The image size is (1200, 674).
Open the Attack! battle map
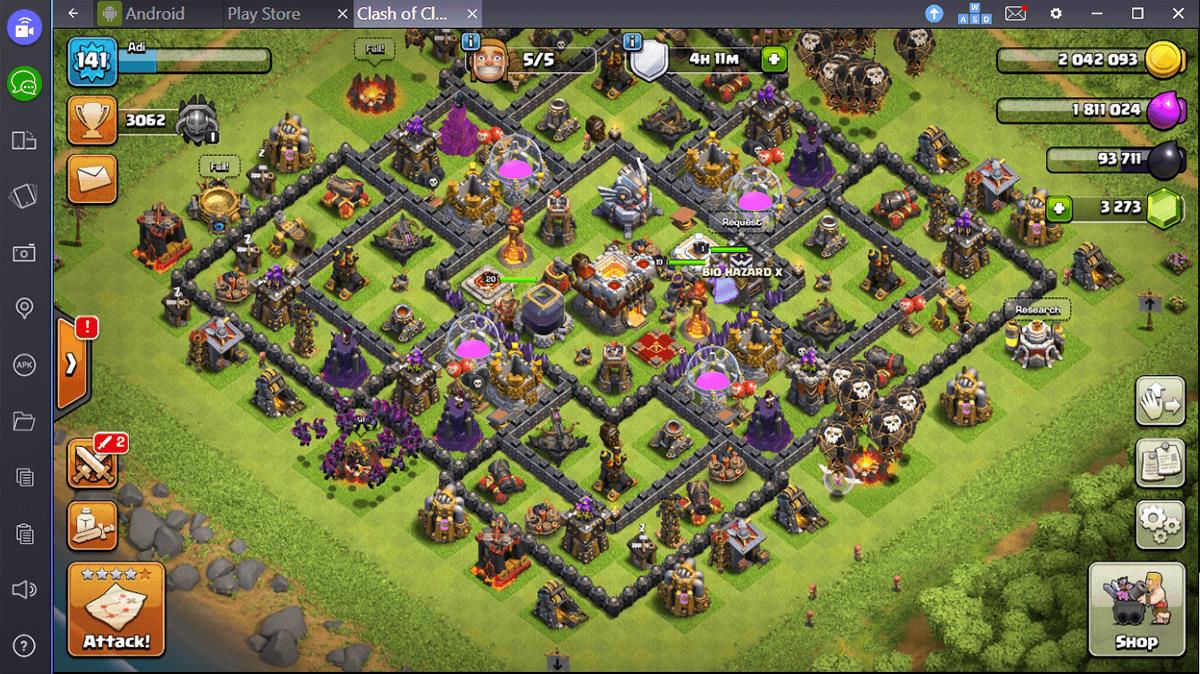click(x=116, y=610)
